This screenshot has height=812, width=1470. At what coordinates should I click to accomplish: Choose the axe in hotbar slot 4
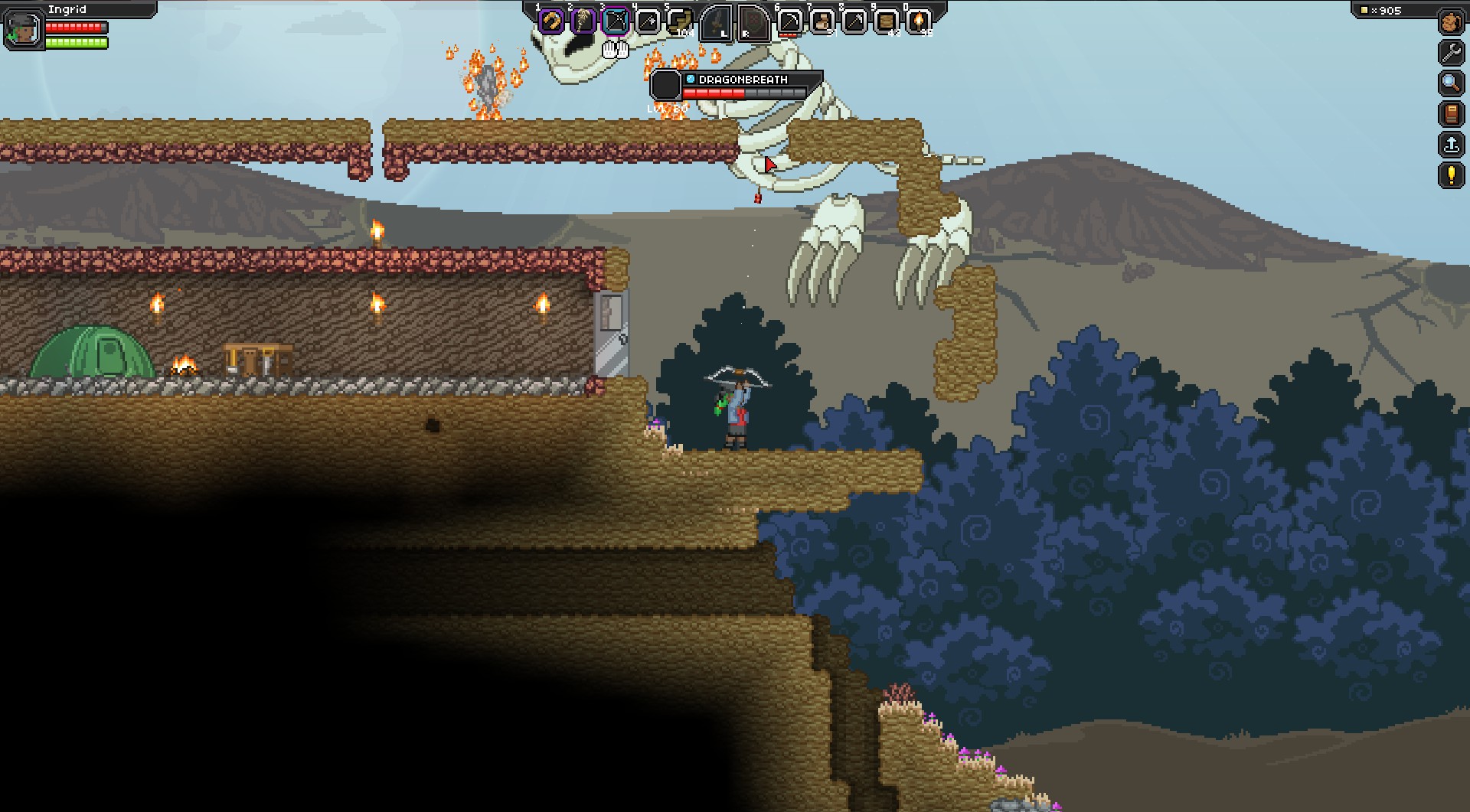click(x=648, y=22)
